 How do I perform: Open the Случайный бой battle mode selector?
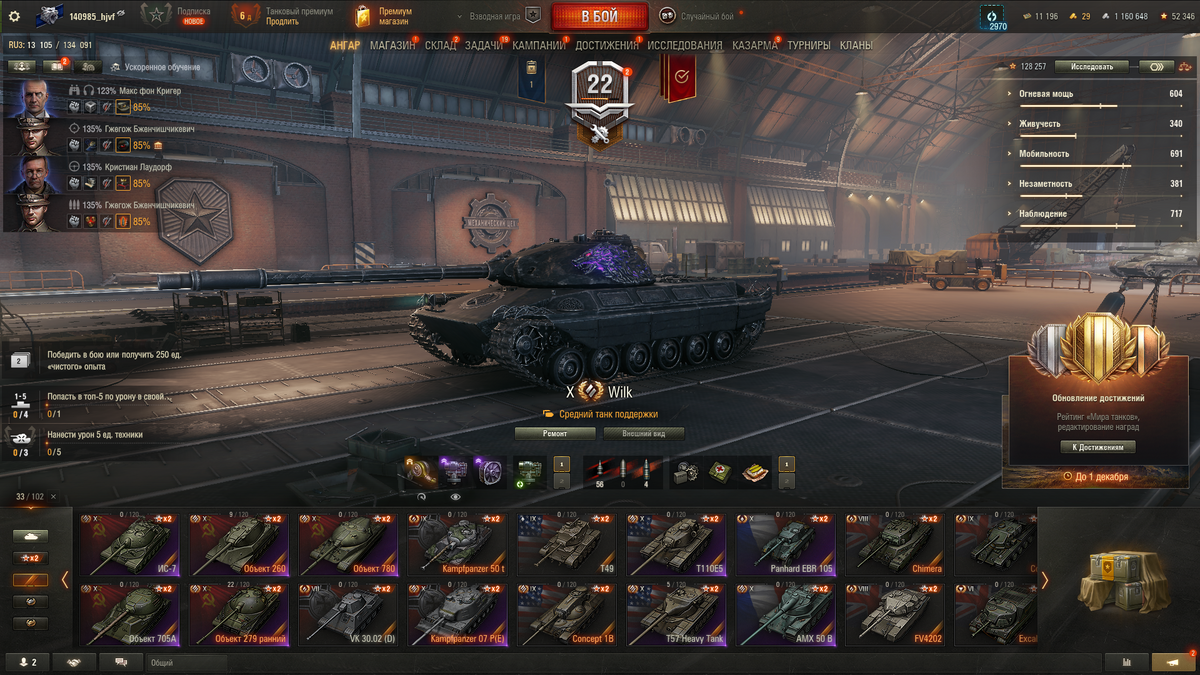(697, 17)
